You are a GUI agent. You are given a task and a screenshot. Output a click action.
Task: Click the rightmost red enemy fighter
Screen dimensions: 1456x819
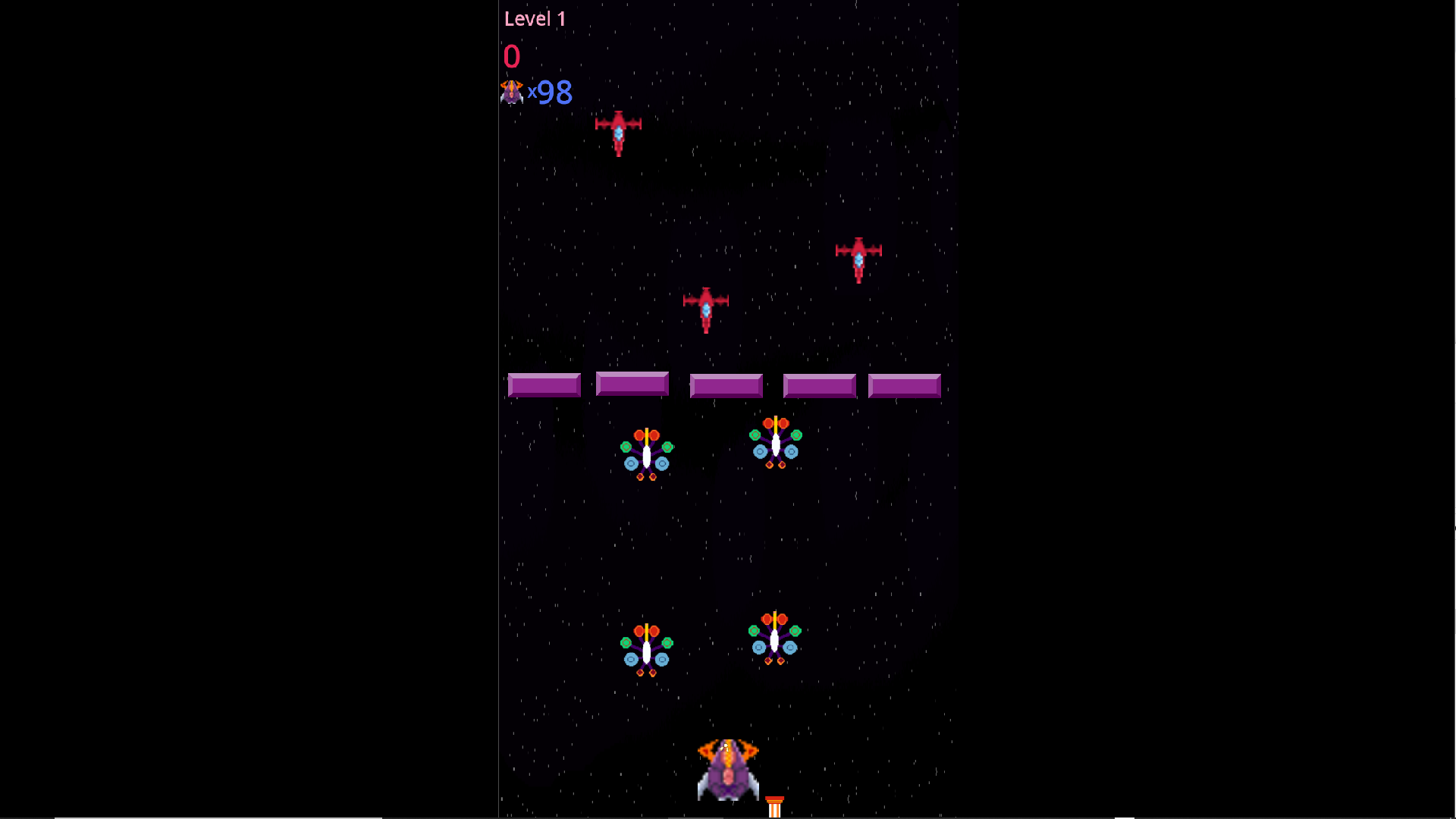click(858, 258)
